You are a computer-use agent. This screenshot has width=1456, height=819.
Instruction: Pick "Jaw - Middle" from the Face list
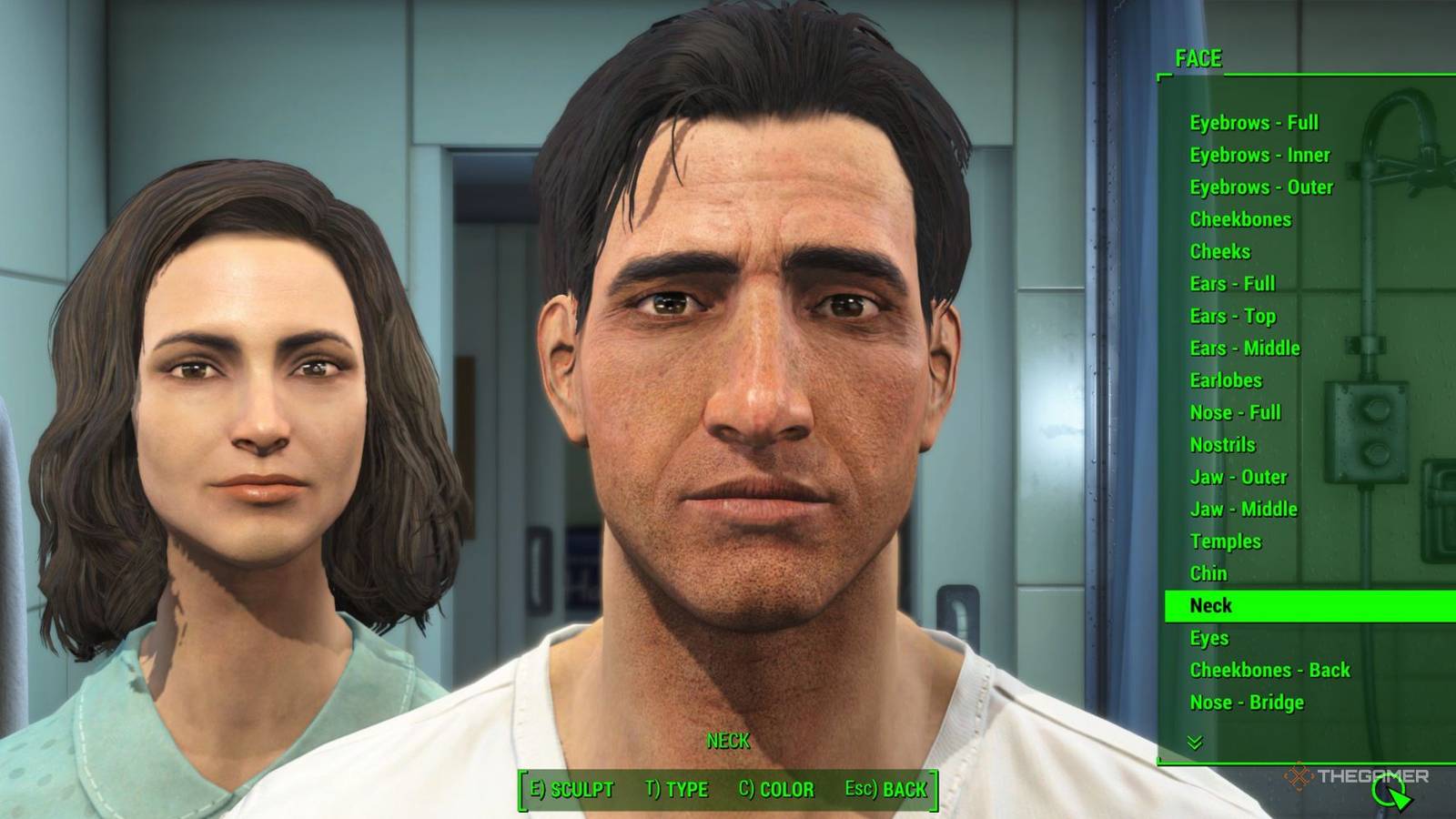coord(1244,509)
